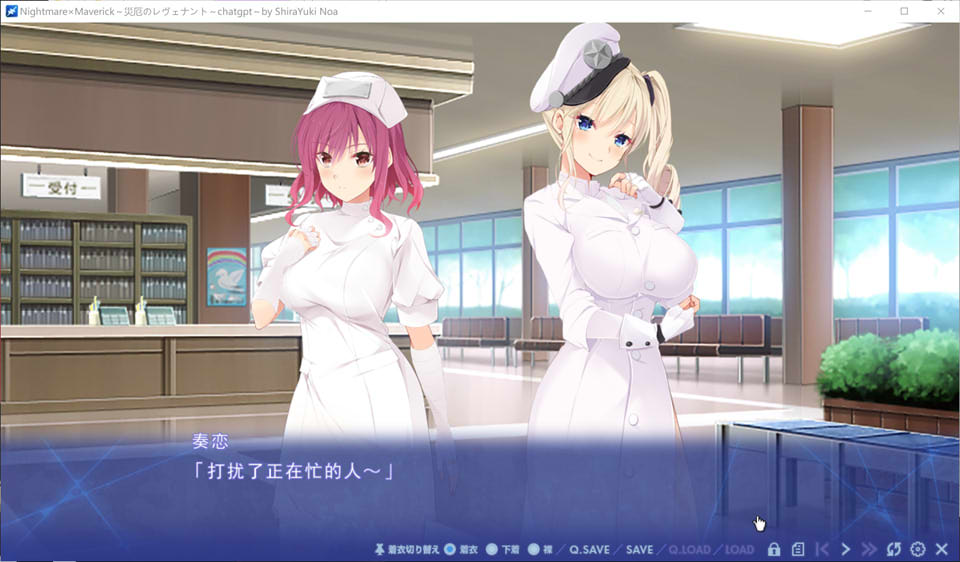Hide the message window with the X
Image resolution: width=960 pixels, height=562 pixels.
click(941, 549)
